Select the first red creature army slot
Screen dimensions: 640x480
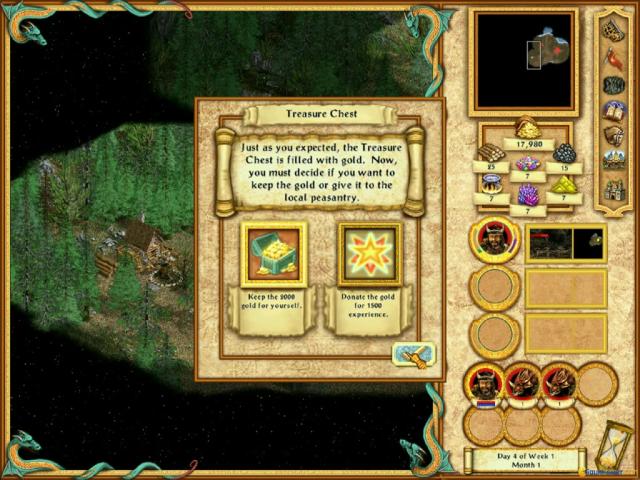point(521,384)
